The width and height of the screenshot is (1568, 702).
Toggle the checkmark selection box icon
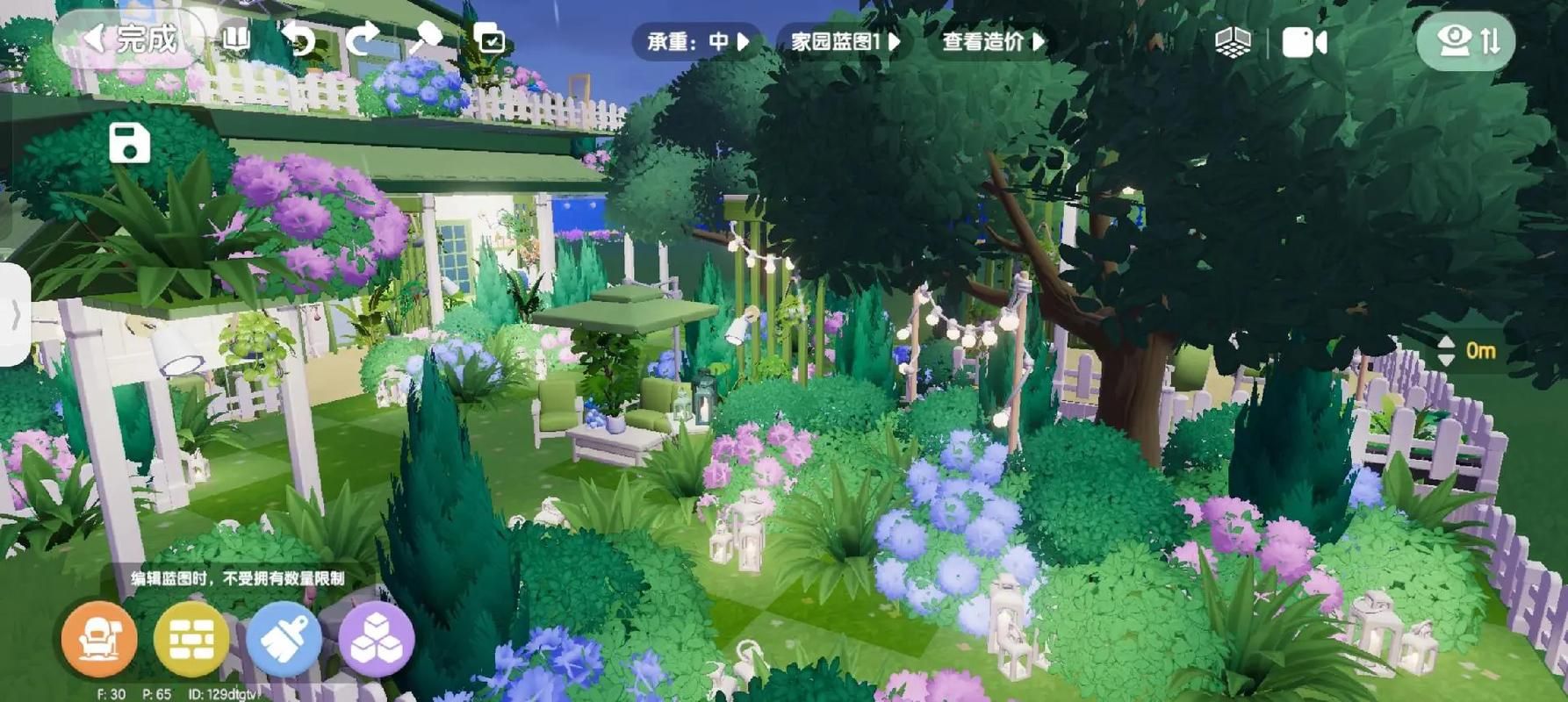pos(489,39)
